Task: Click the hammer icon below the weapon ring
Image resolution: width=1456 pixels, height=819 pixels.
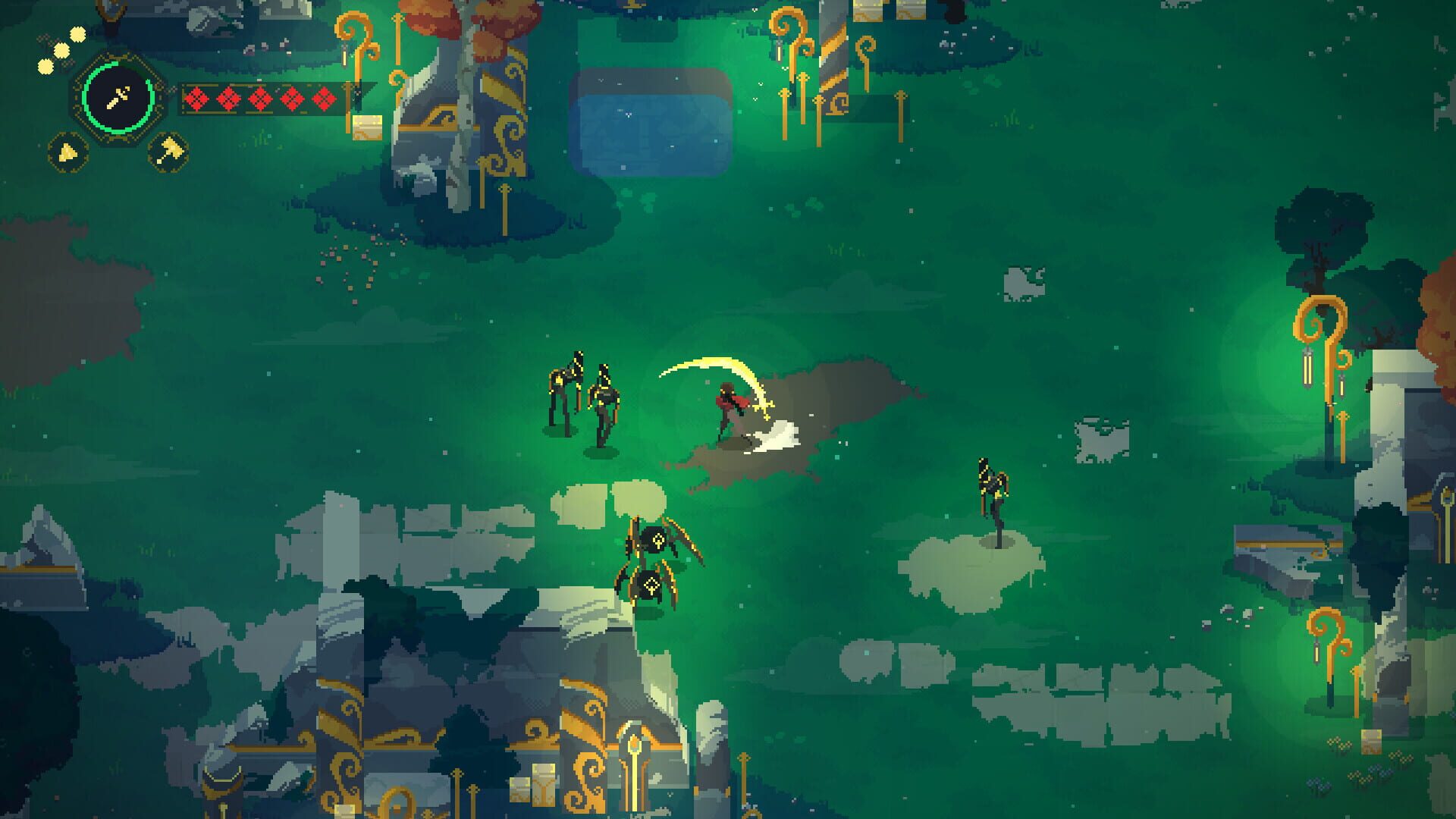Action: pos(173,151)
